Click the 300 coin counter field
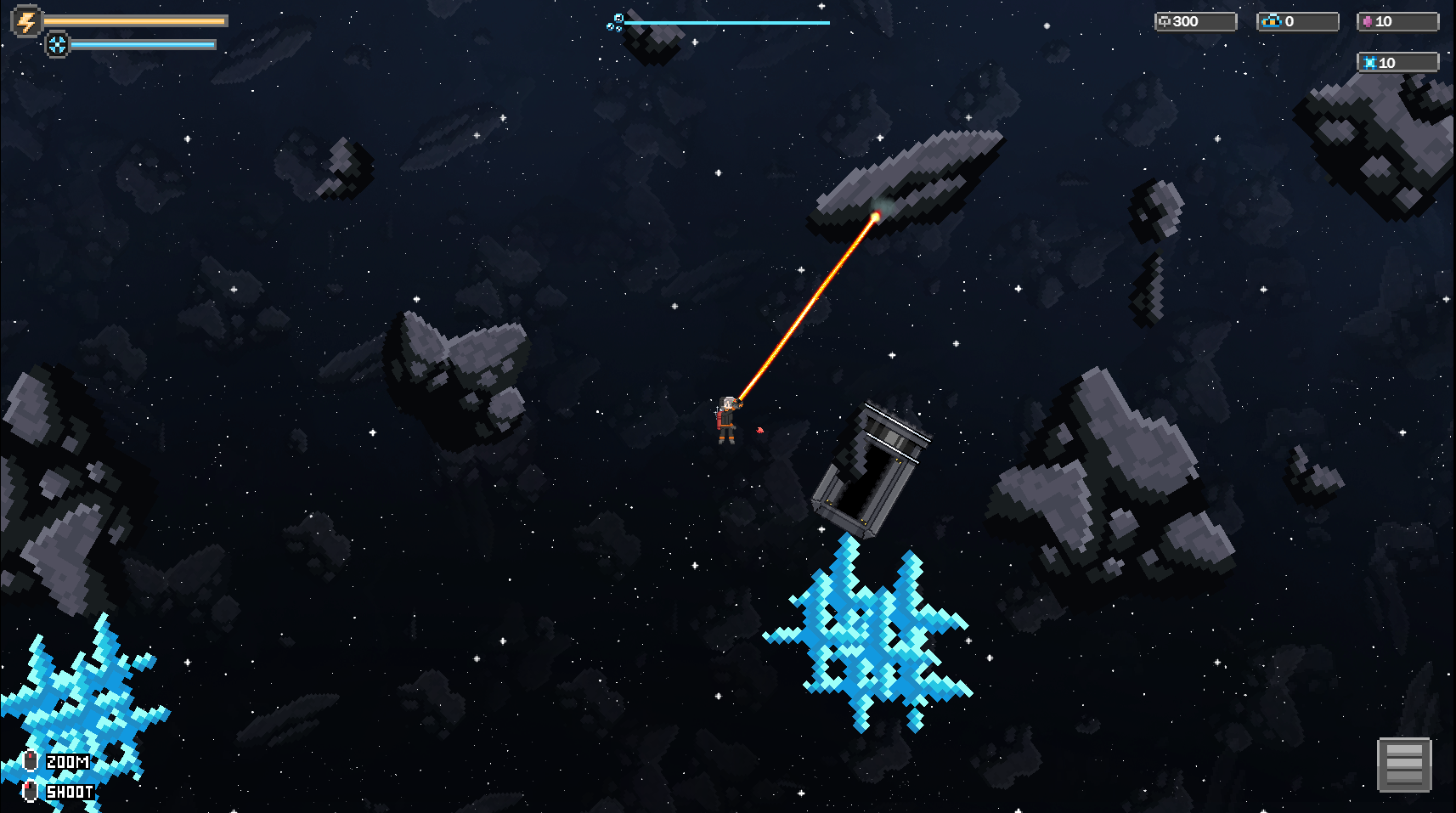This screenshot has width=1456, height=813. pos(1195,21)
